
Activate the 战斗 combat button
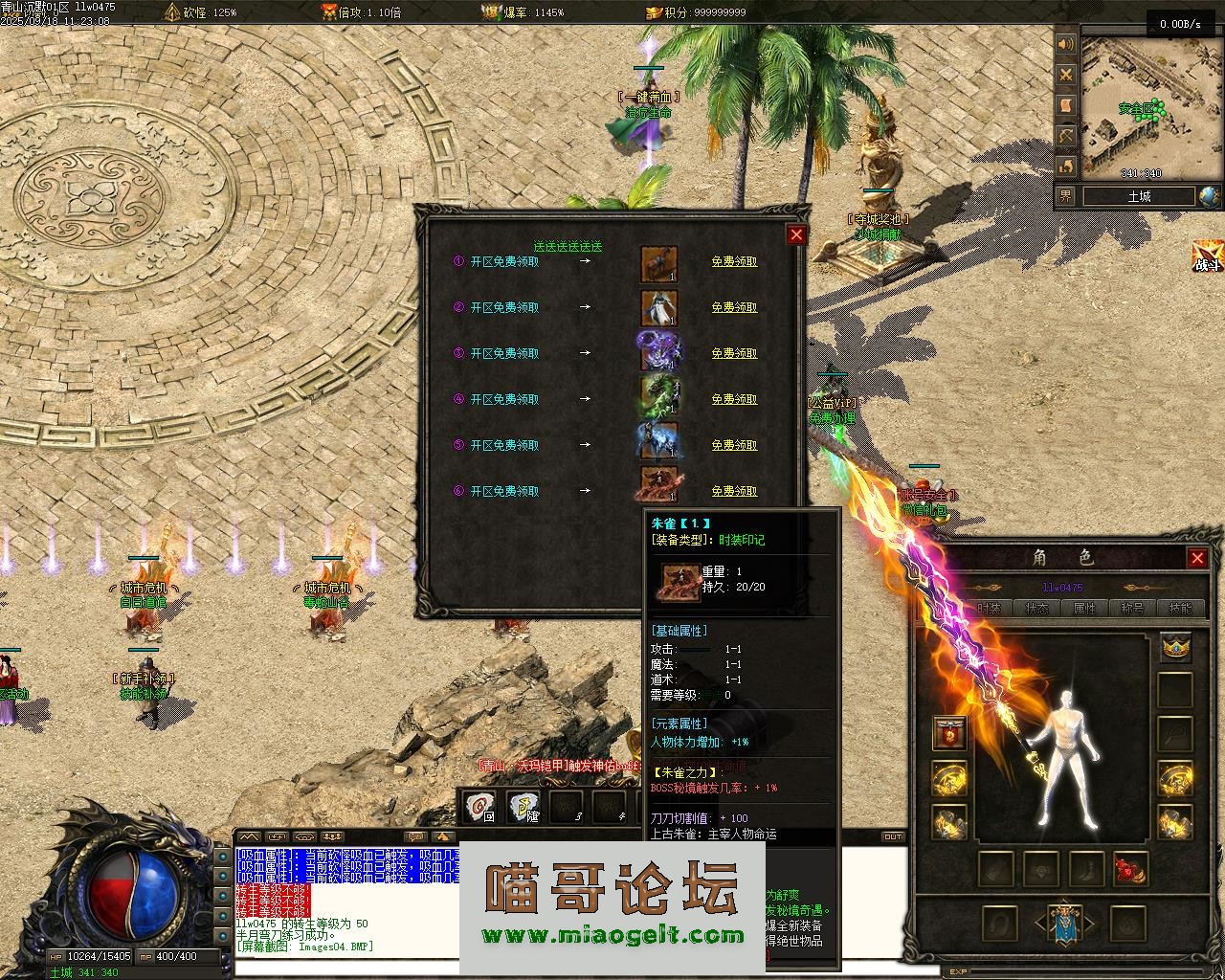click(x=1207, y=257)
